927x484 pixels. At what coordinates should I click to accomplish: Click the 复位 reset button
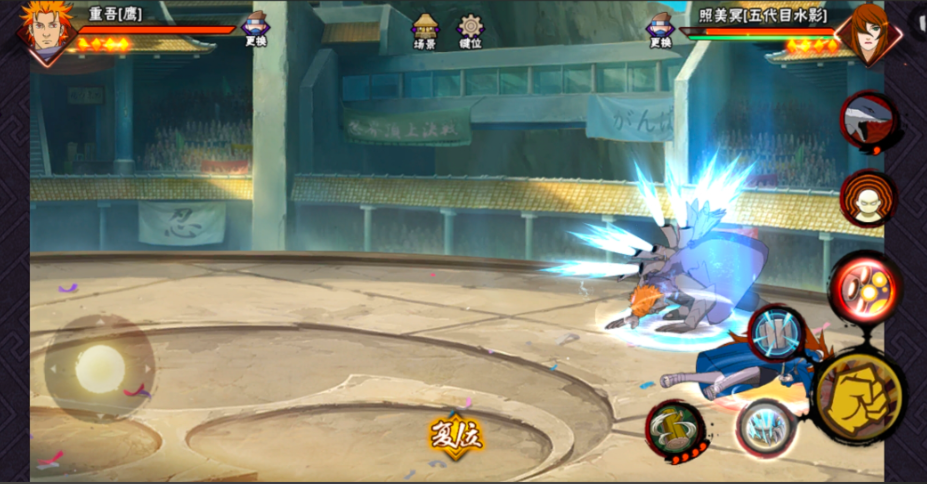[456, 436]
